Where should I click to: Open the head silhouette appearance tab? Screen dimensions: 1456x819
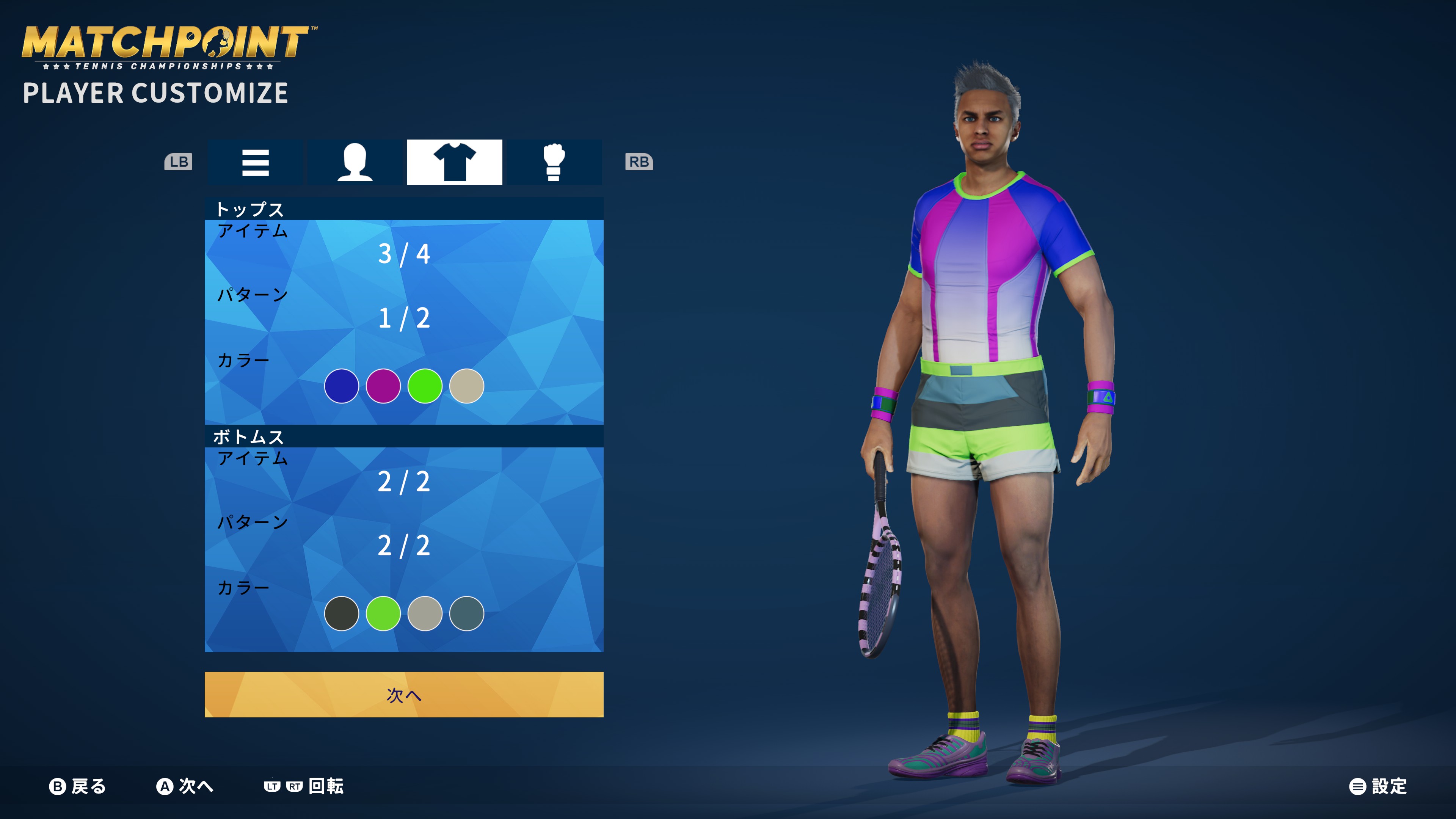tap(355, 162)
